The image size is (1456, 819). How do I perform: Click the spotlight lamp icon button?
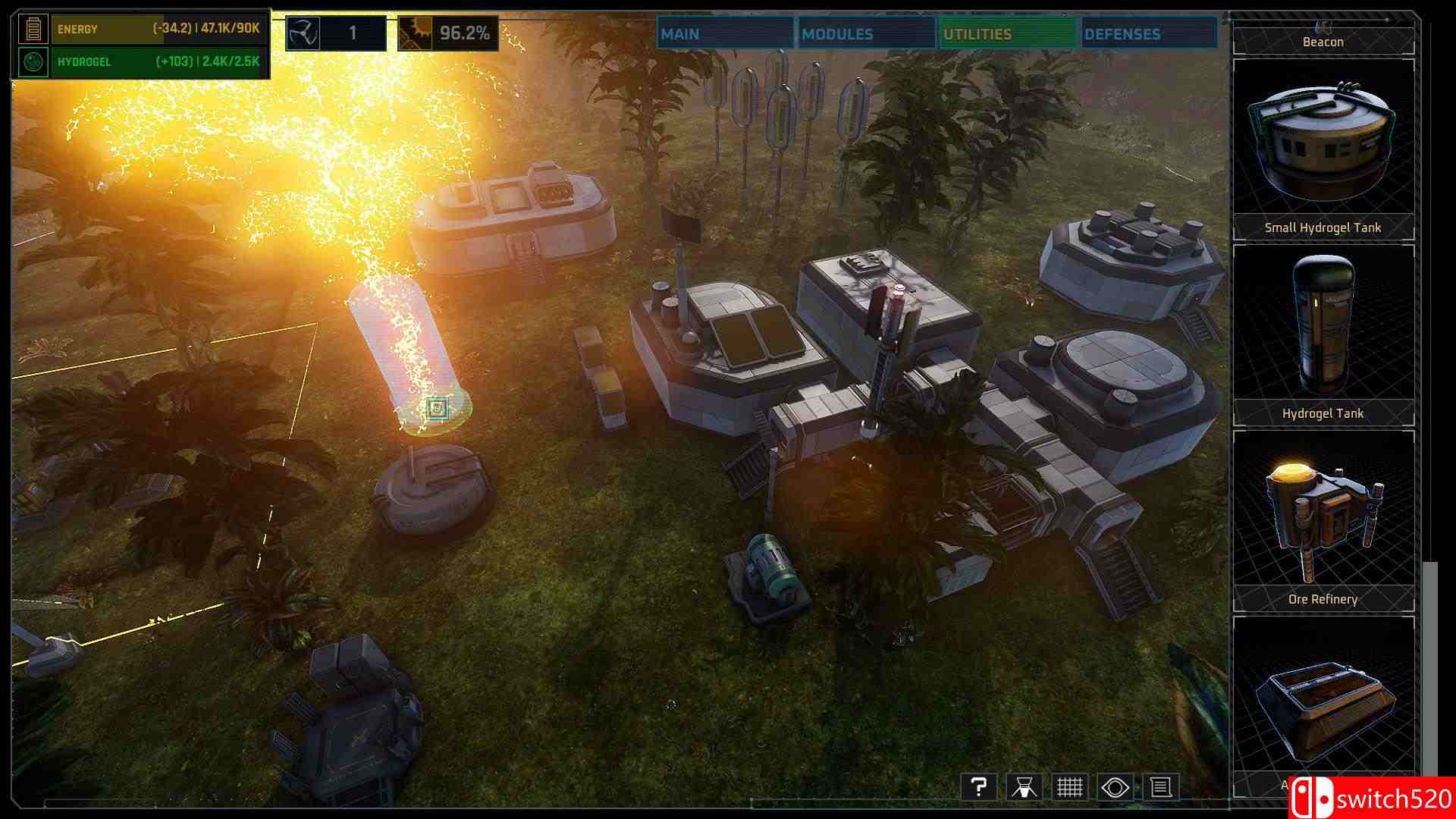click(x=1024, y=787)
